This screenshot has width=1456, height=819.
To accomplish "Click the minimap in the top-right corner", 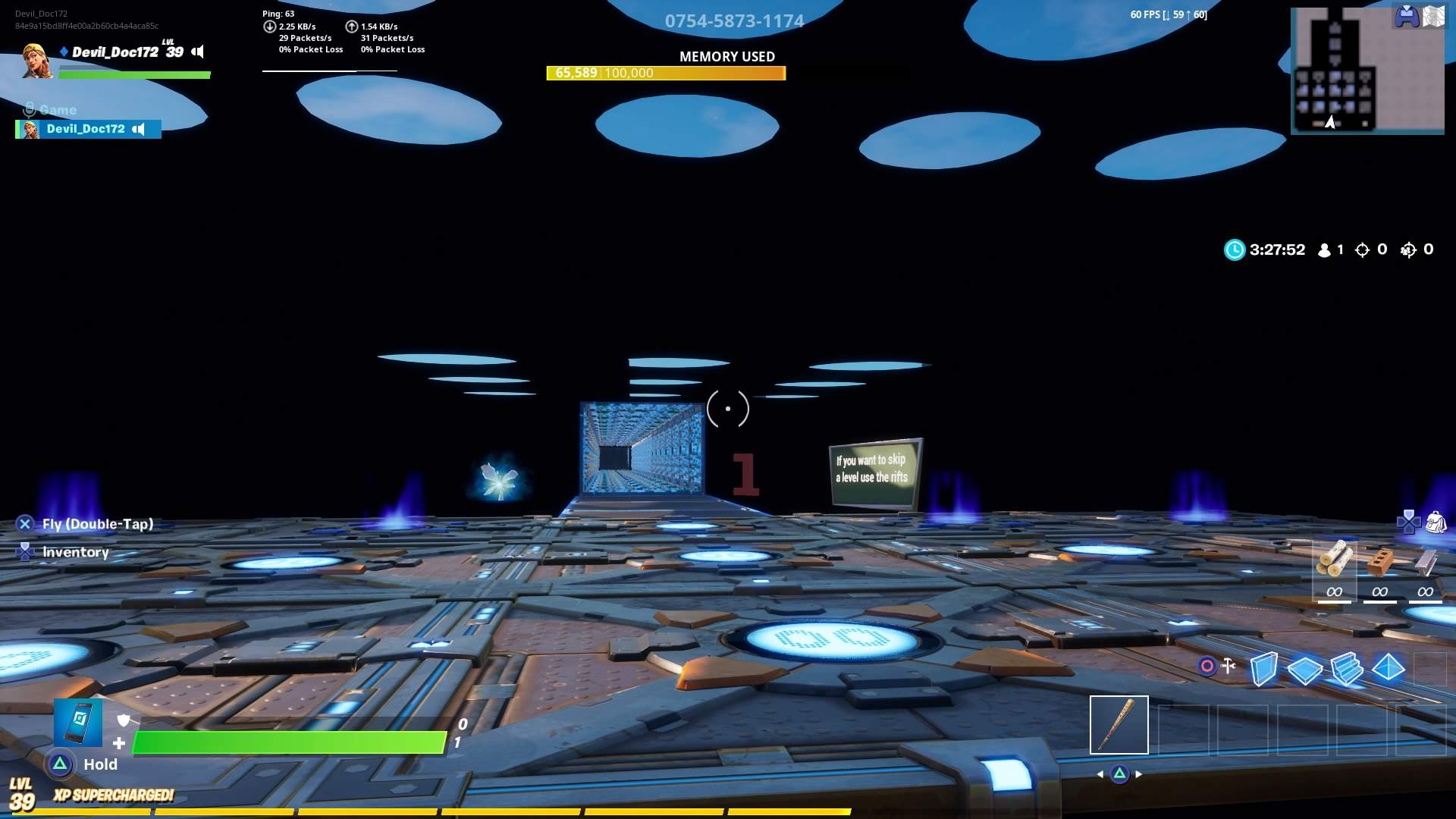I will (1369, 68).
